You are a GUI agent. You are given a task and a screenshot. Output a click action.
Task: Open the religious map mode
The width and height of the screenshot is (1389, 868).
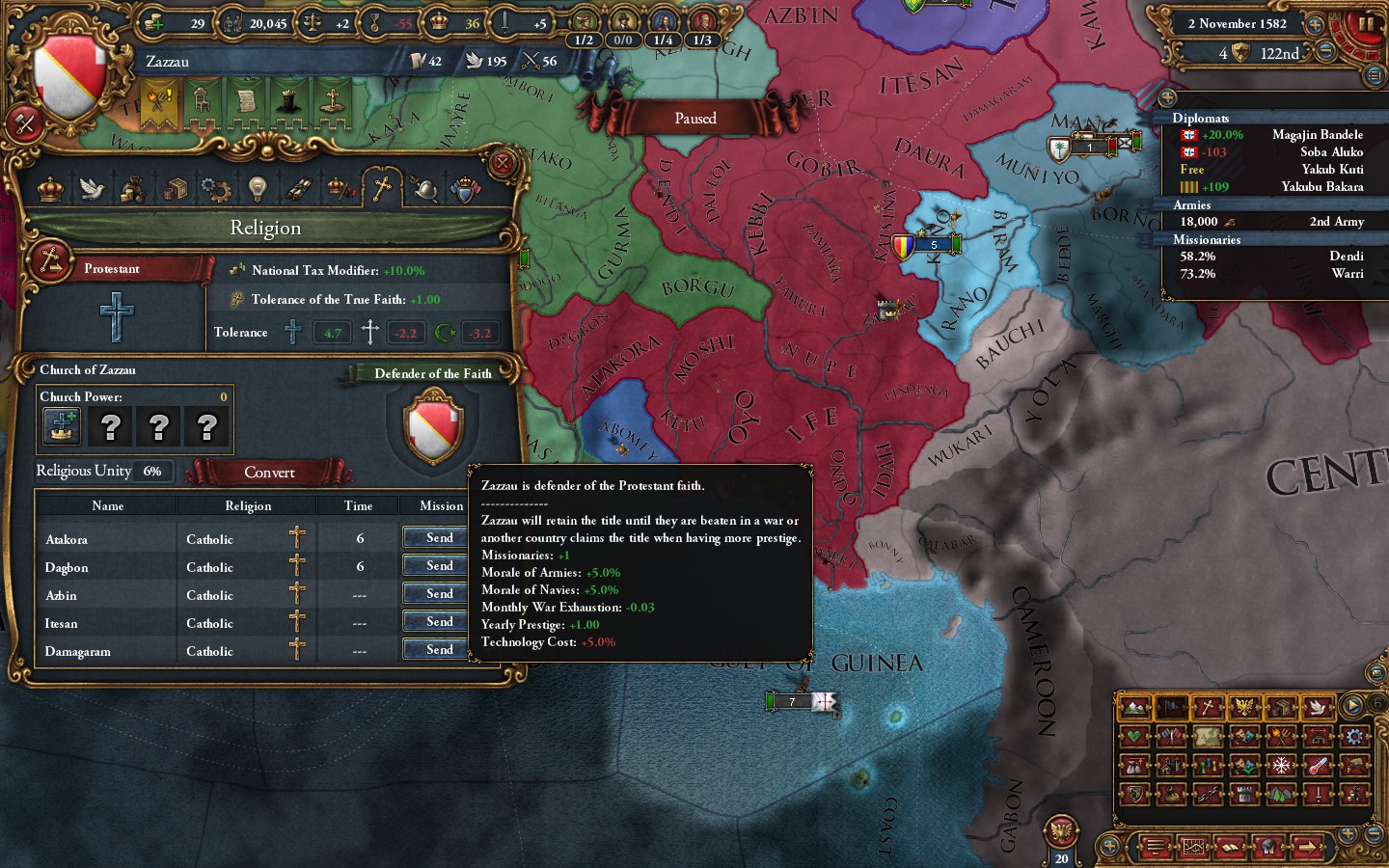click(x=1208, y=707)
